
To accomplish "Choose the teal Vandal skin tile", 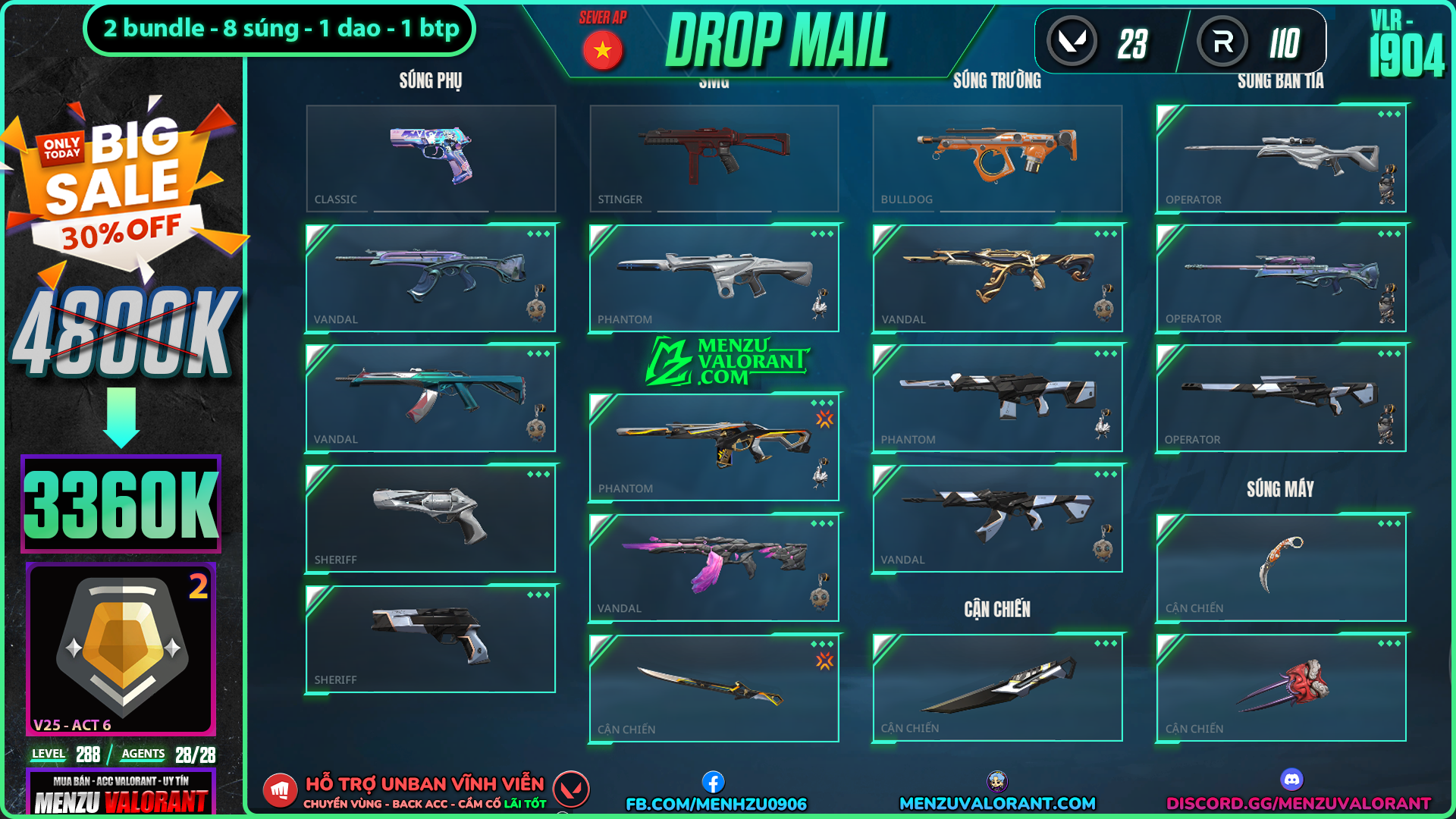I will [x=431, y=398].
